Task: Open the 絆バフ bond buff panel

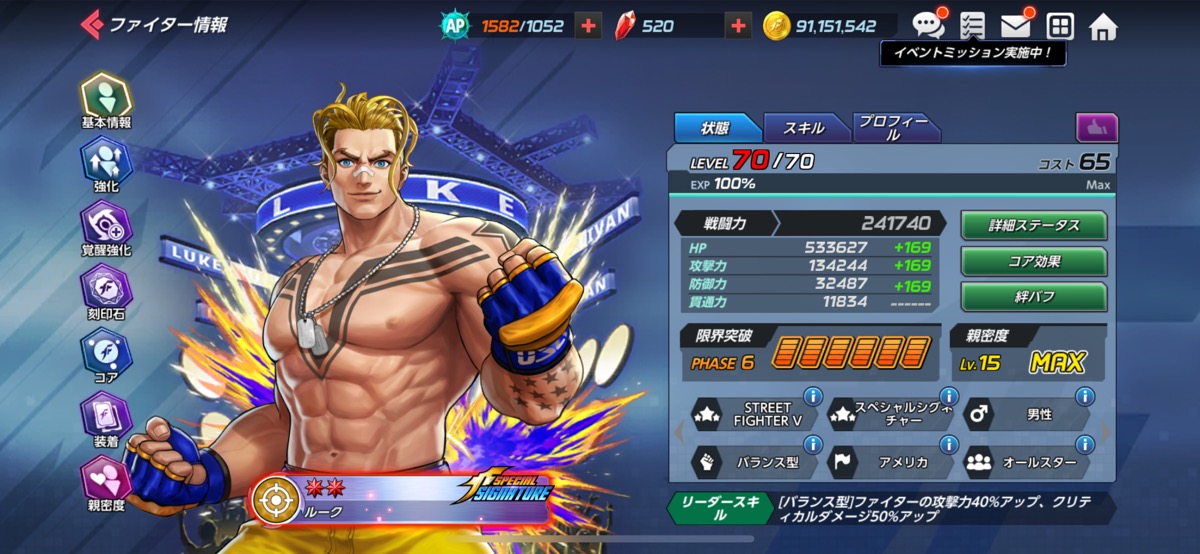Action: point(1034,297)
